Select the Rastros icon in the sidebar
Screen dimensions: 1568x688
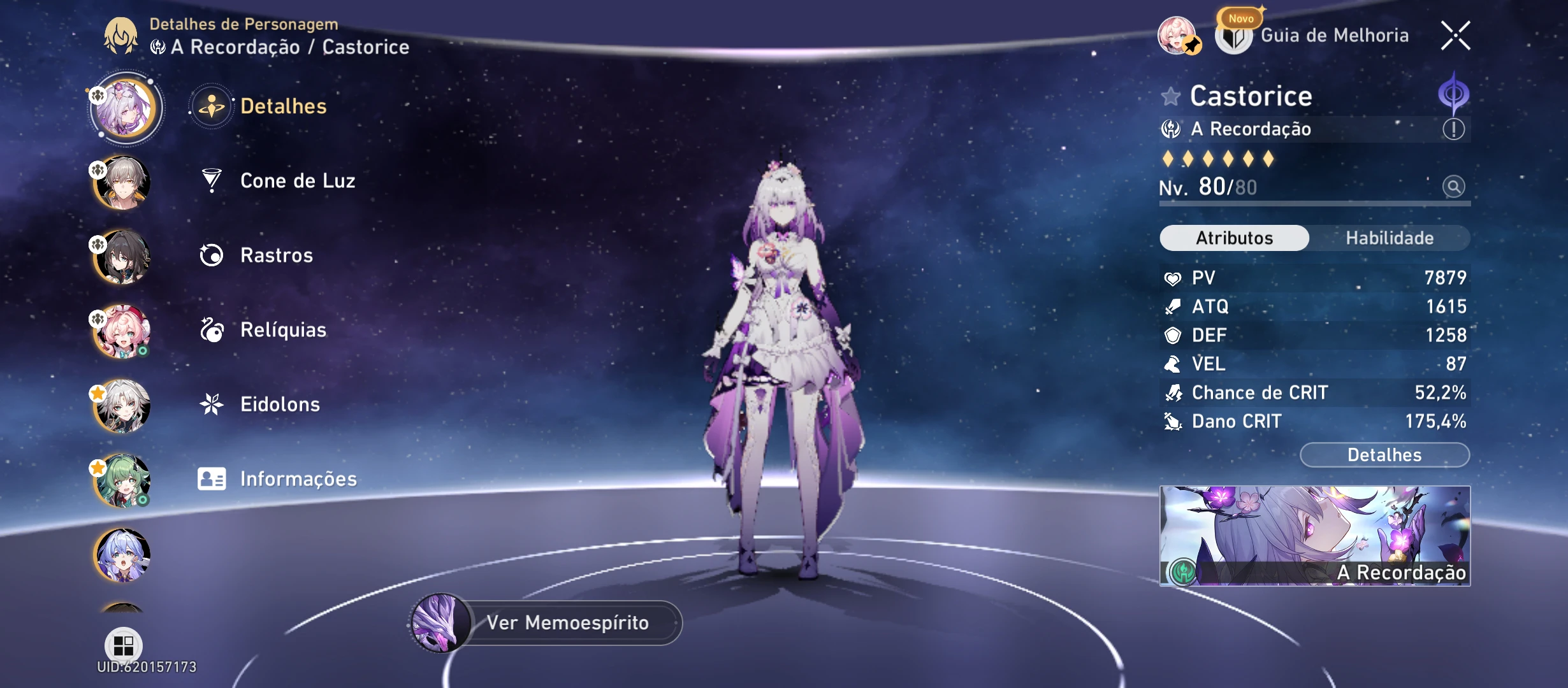click(212, 255)
